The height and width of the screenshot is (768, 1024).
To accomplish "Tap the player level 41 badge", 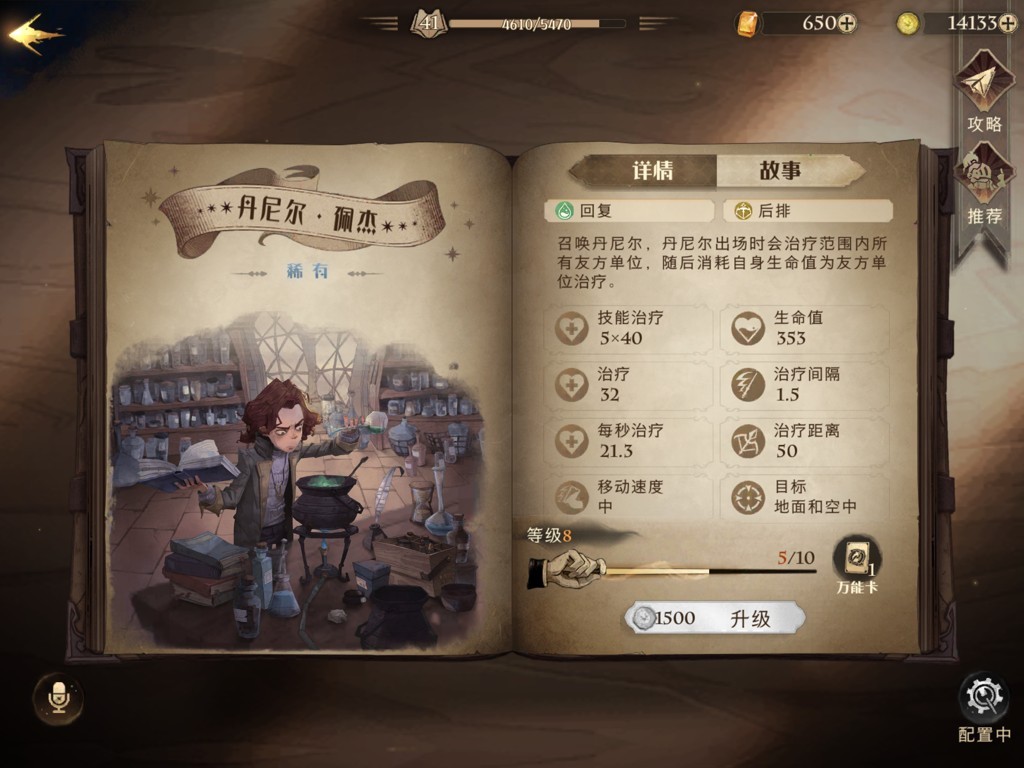I will 428,22.
